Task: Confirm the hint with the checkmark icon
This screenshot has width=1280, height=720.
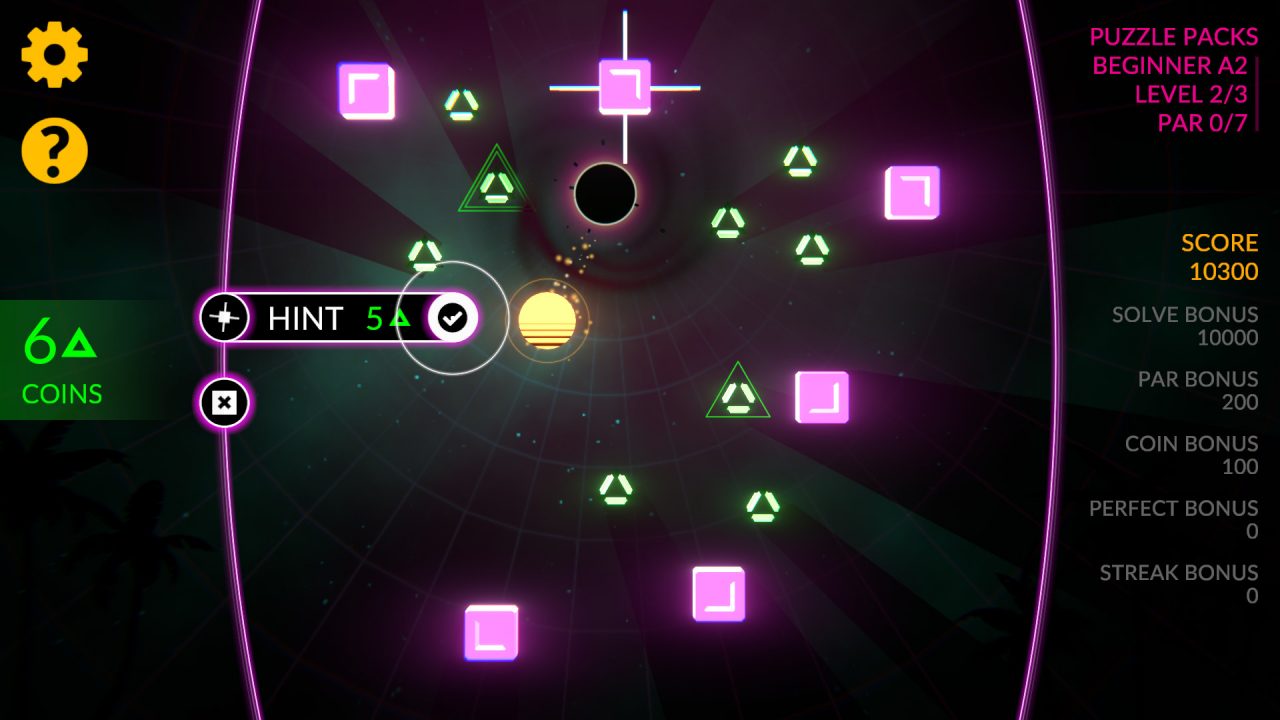Action: point(452,318)
